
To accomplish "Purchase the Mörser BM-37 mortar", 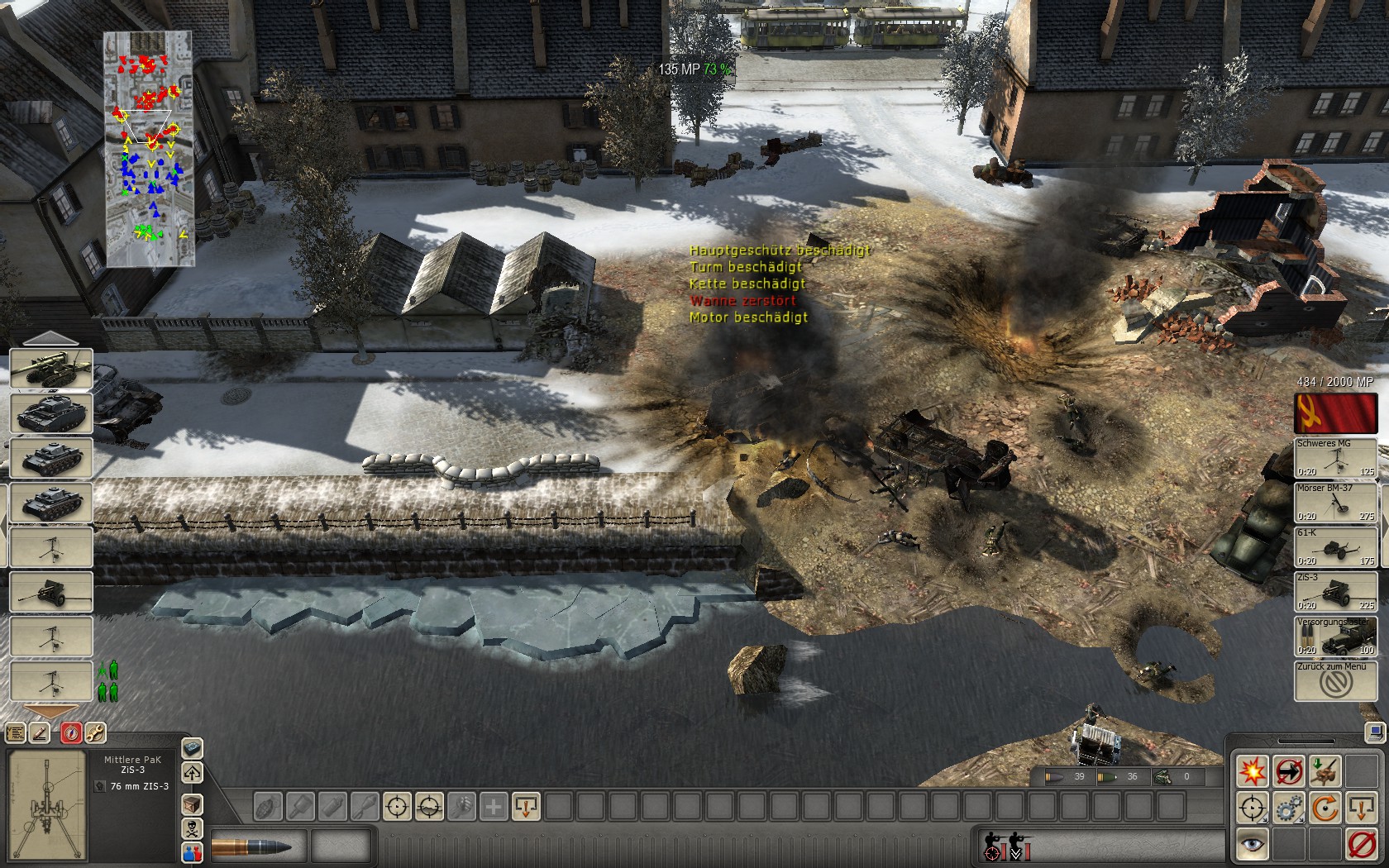I will pos(1335,503).
